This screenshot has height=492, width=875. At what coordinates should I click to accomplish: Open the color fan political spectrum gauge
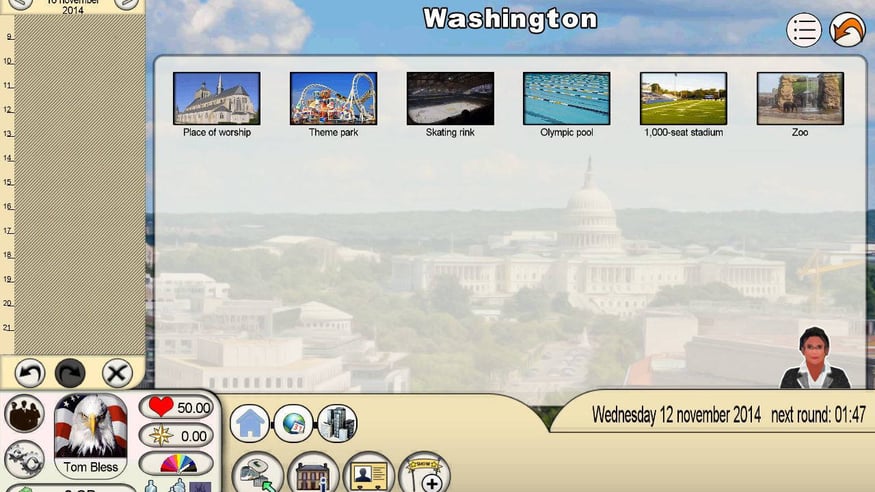pyautogui.click(x=176, y=463)
